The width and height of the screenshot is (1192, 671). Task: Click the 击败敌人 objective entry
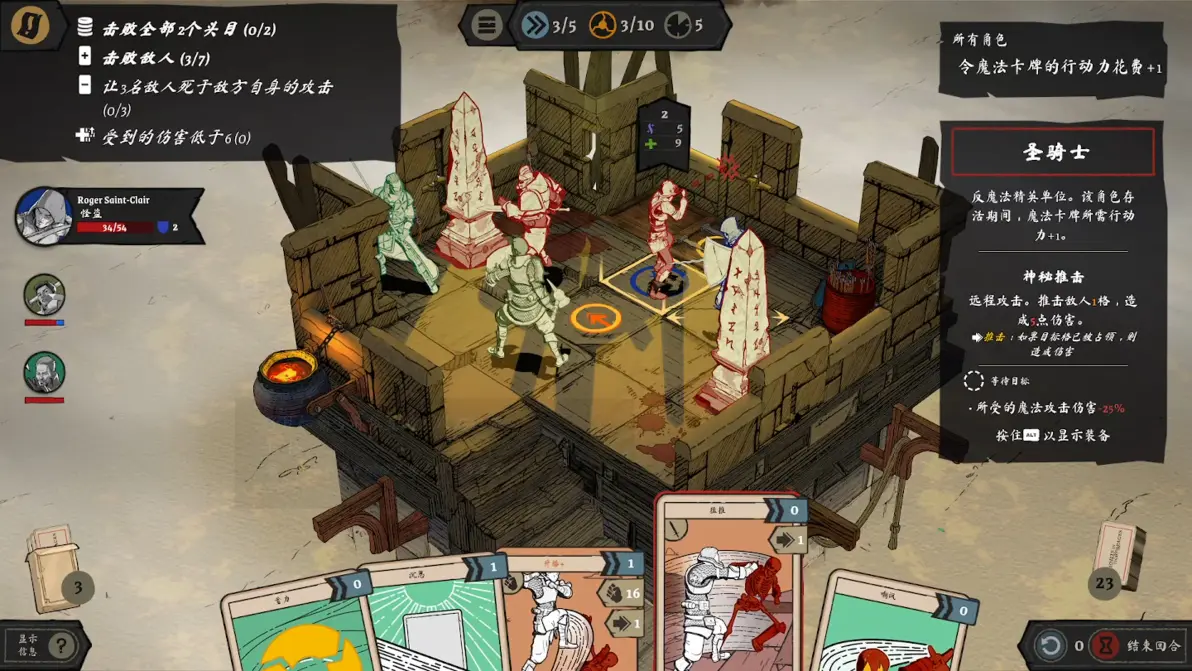[x=155, y=58]
